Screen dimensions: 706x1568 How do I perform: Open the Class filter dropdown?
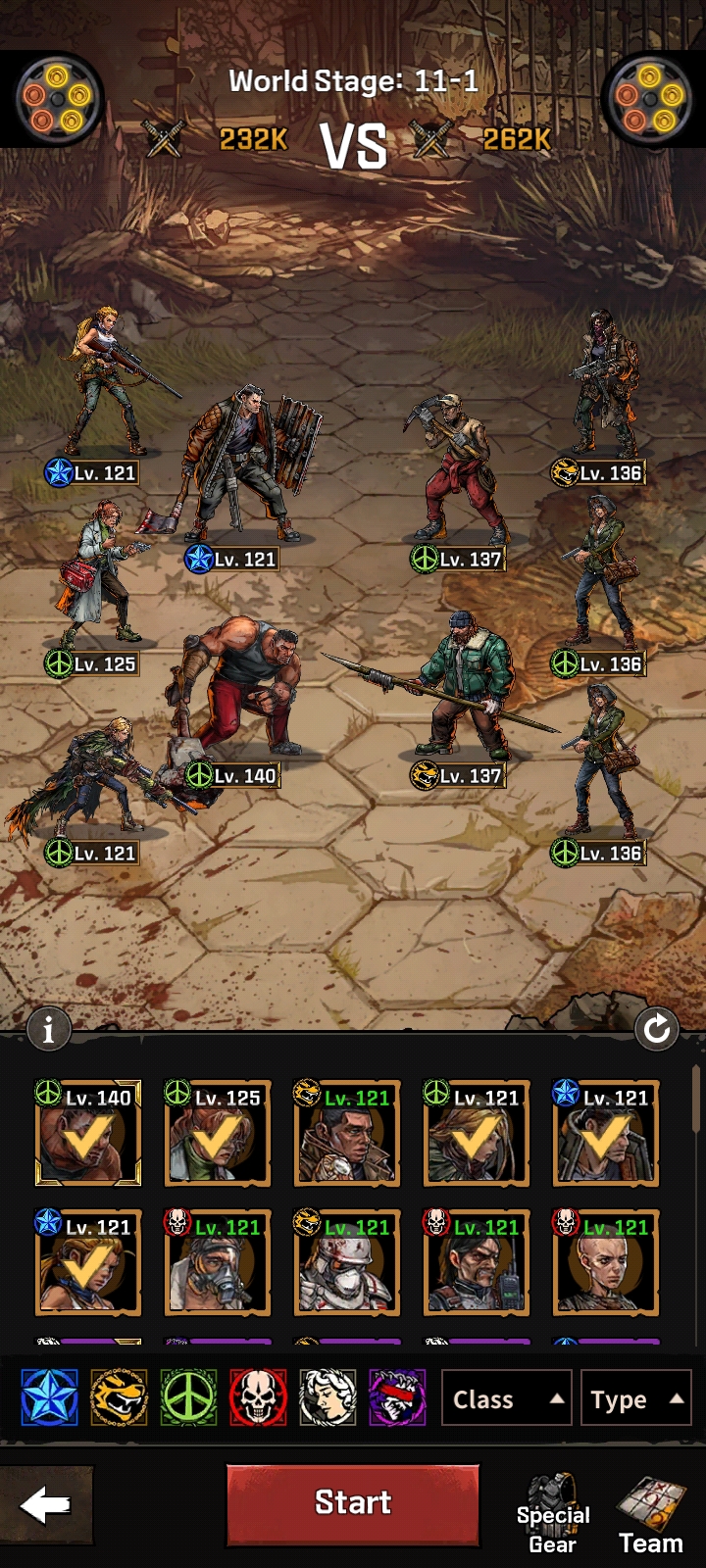pos(506,1399)
